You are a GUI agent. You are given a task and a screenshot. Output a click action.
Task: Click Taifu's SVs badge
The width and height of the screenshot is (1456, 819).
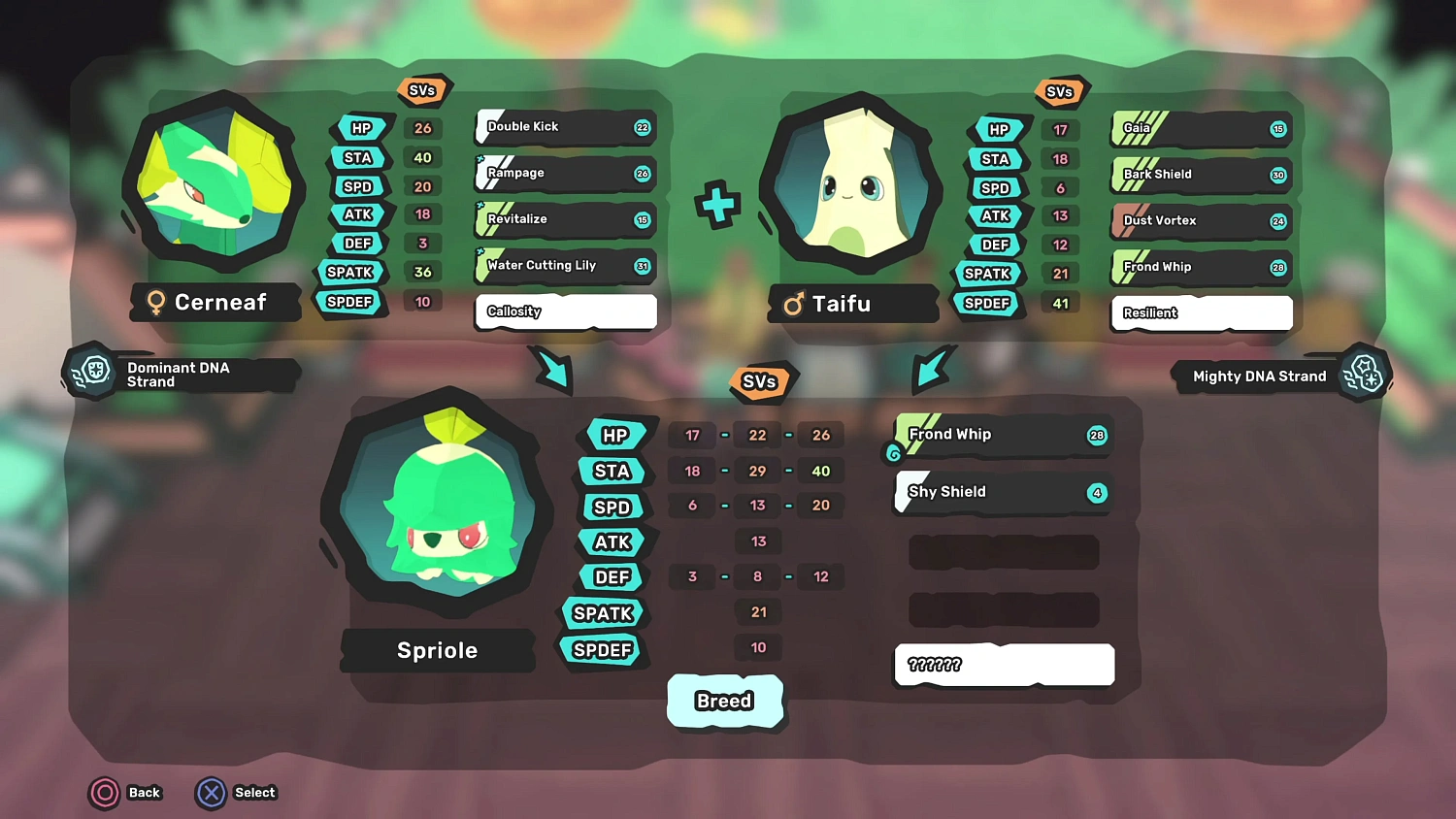(x=1060, y=91)
